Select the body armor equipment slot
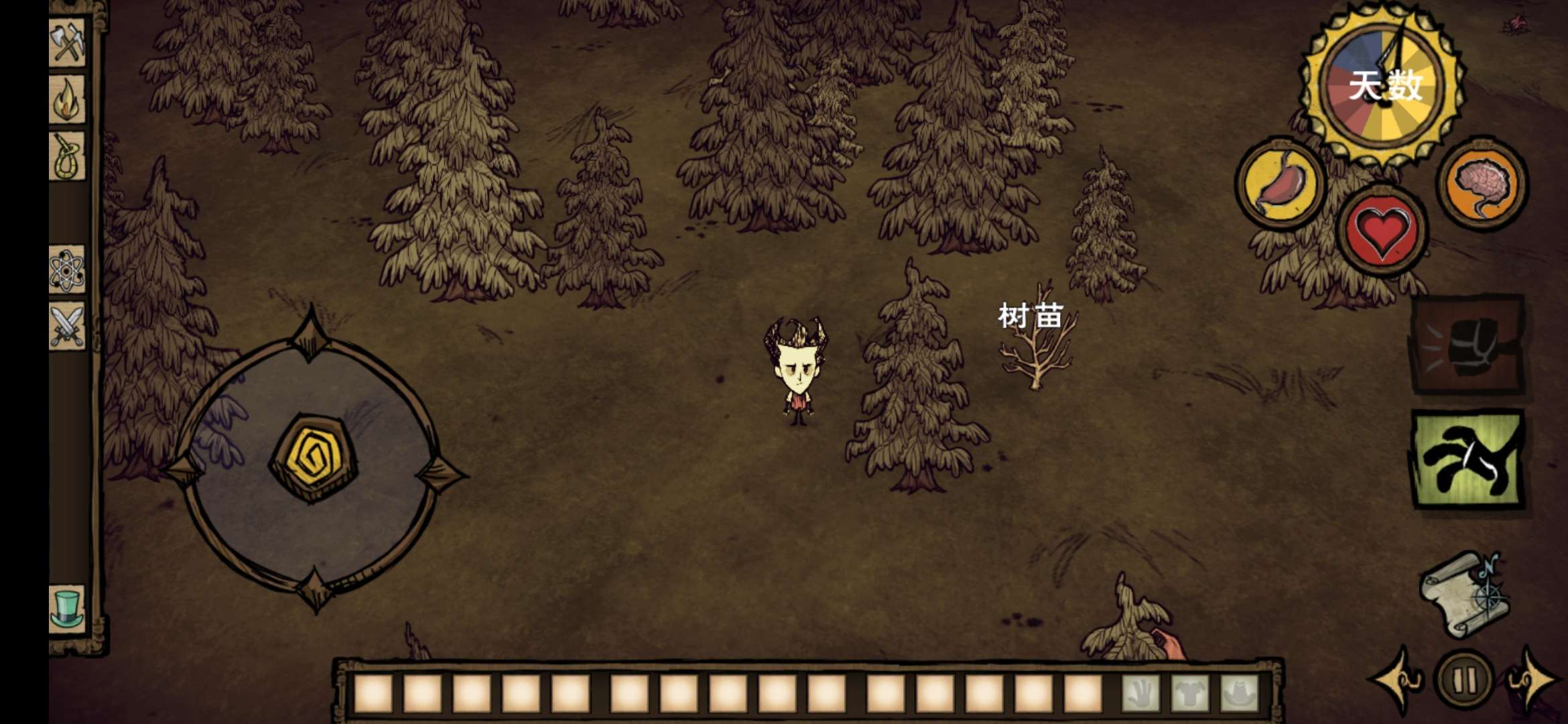 click(1190, 692)
